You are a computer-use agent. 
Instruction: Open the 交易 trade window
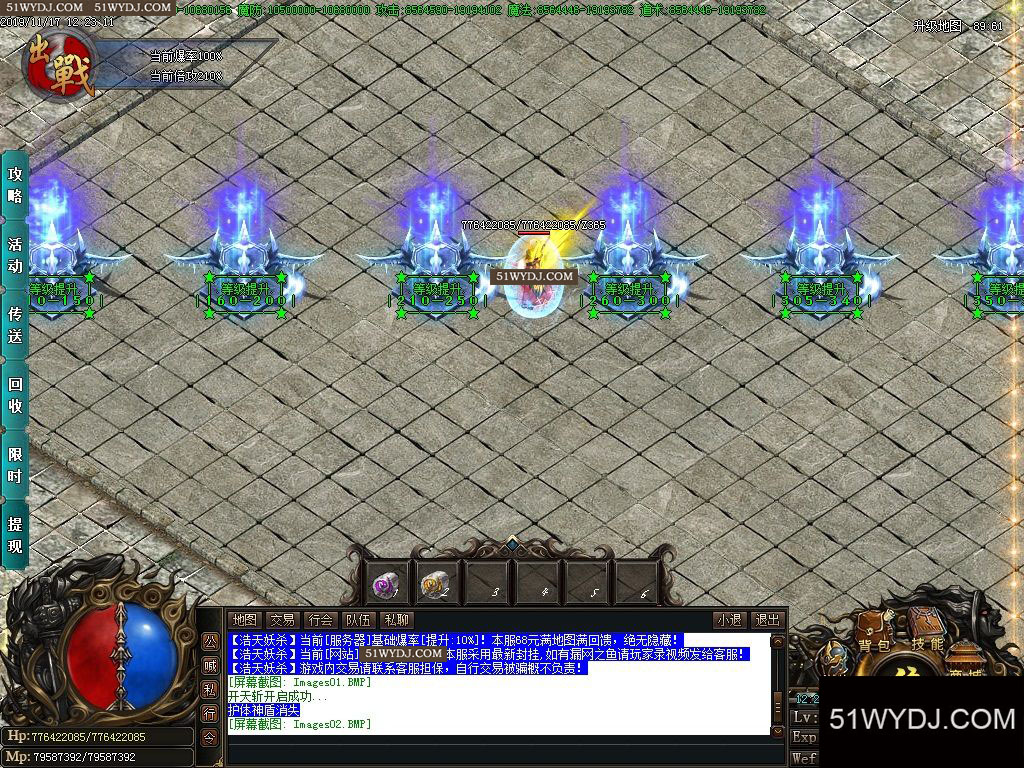click(282, 620)
